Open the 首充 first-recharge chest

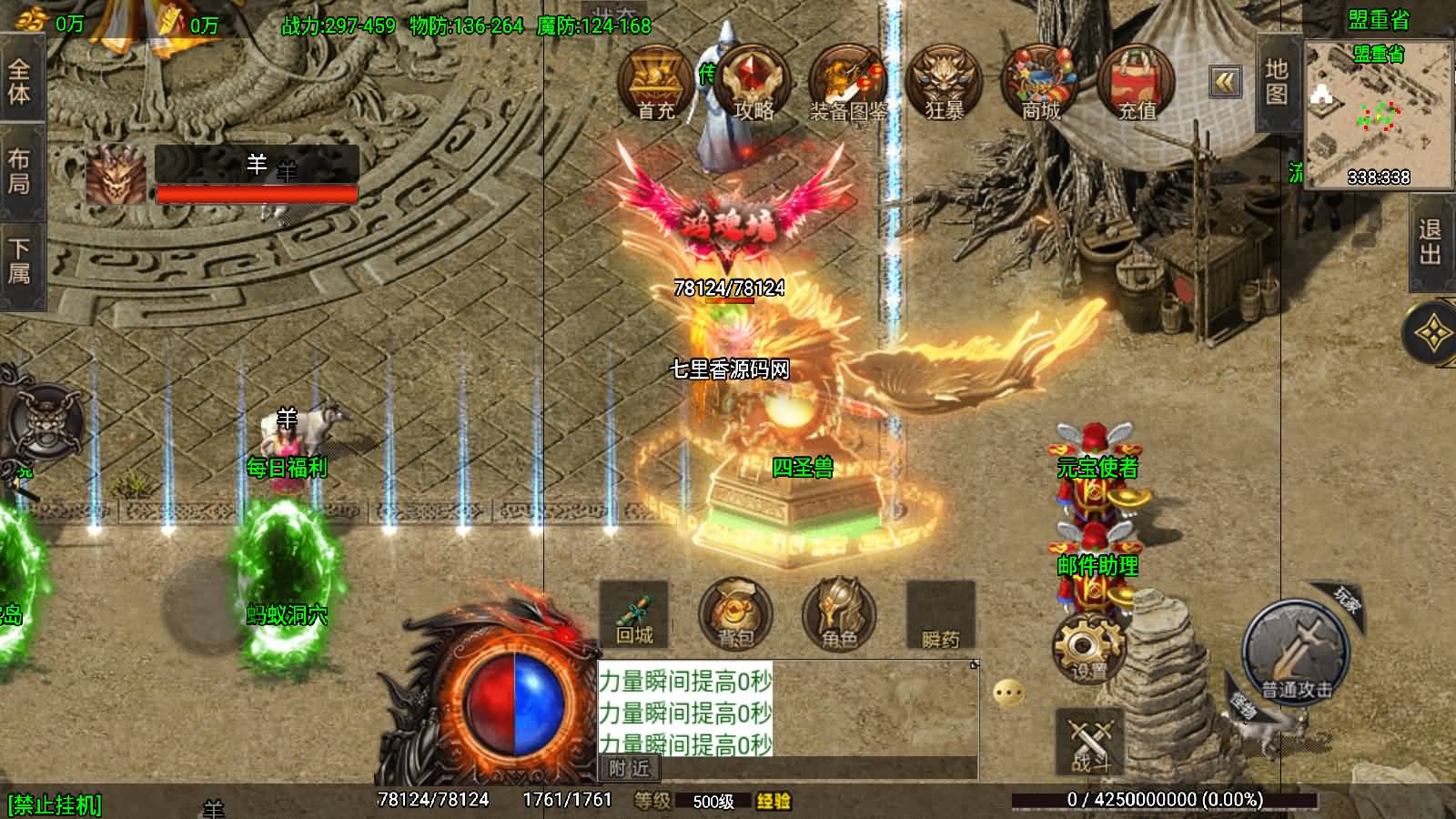(x=654, y=84)
